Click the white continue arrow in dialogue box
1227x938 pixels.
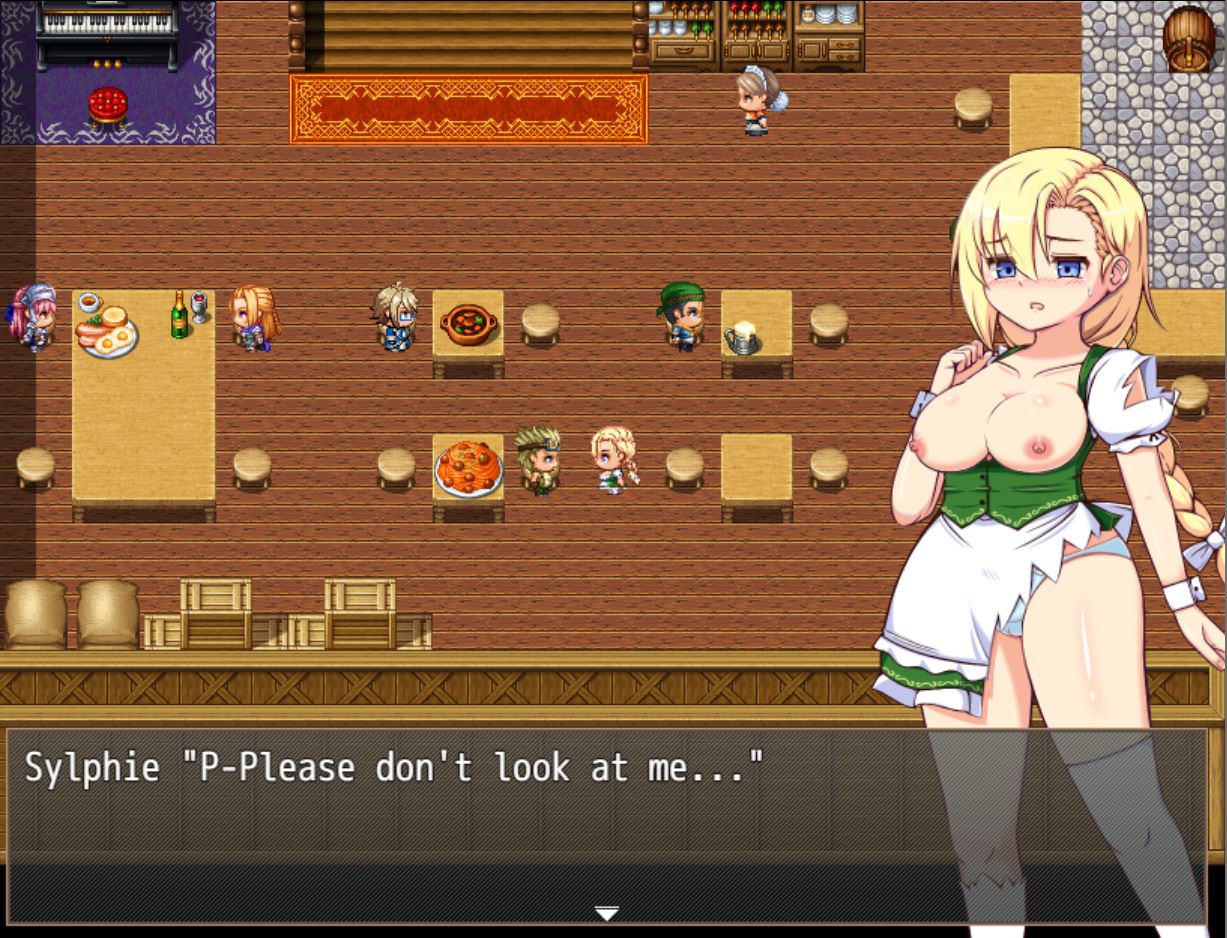point(606,912)
